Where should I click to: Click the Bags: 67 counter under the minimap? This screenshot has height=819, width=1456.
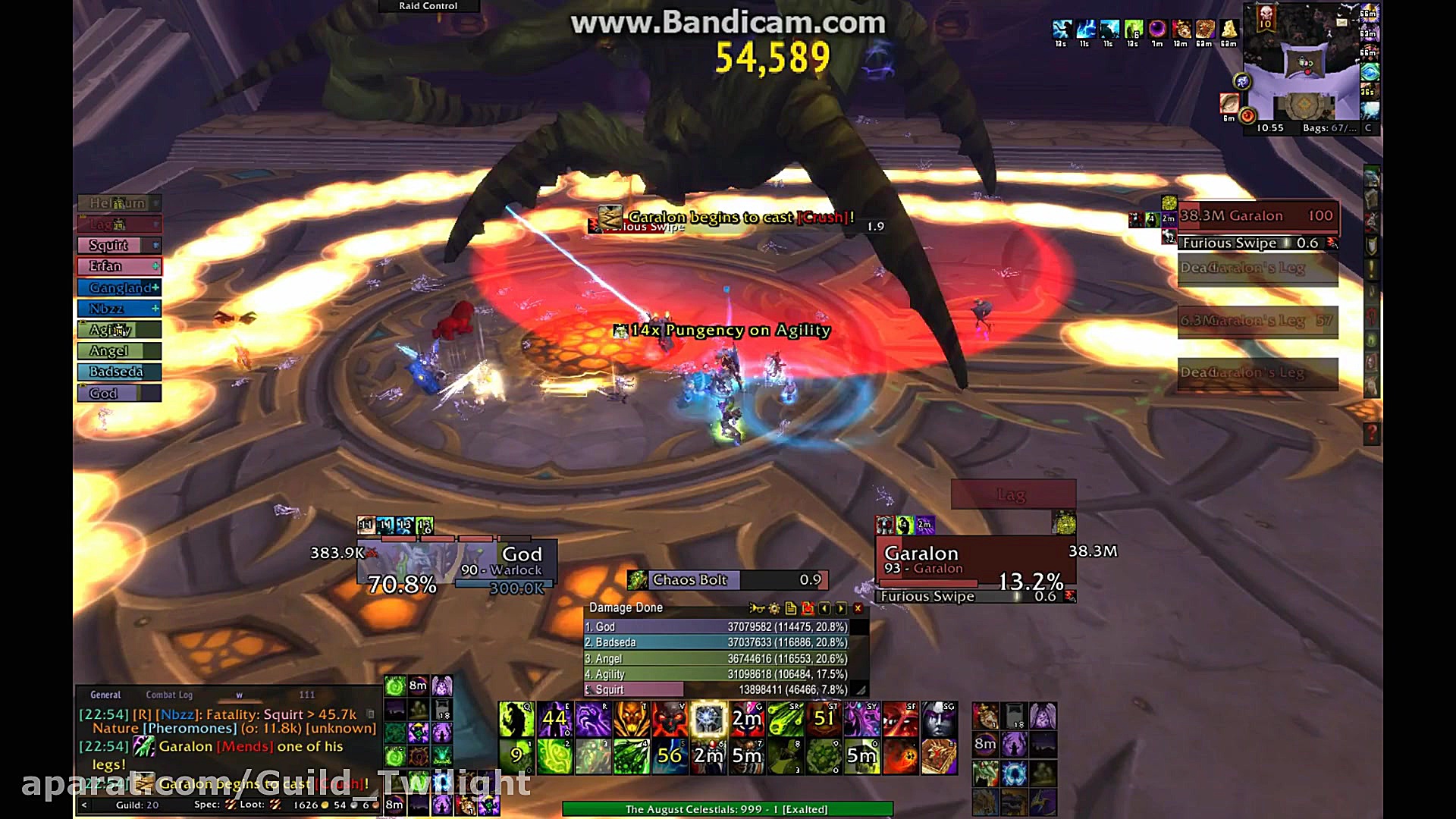[x=1330, y=127]
